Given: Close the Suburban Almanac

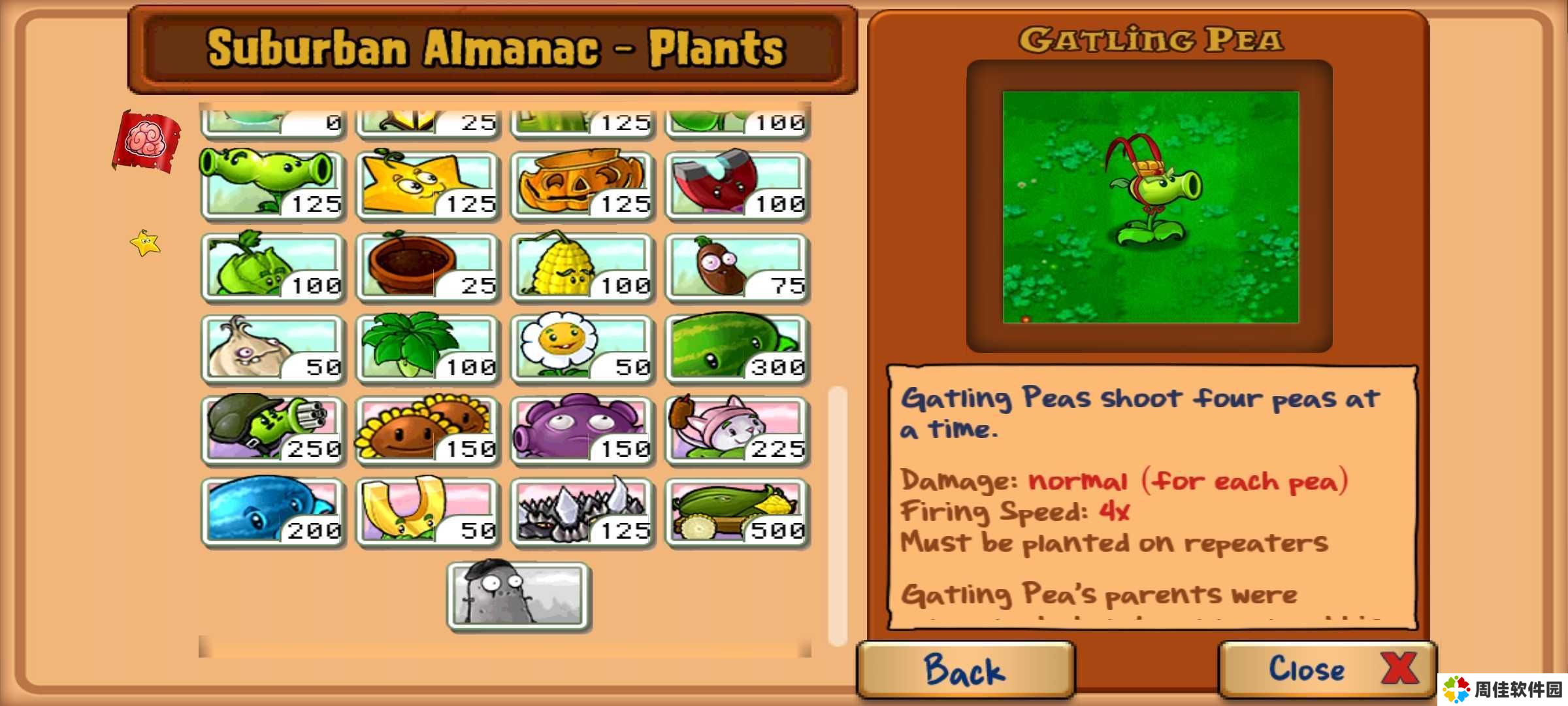Looking at the screenshot, I should tap(1326, 670).
